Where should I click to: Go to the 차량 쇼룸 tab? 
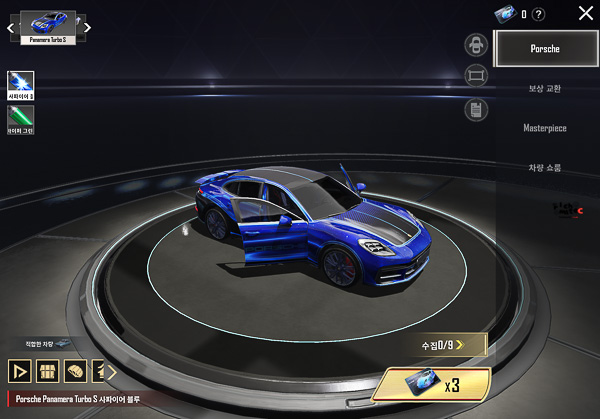(545, 168)
